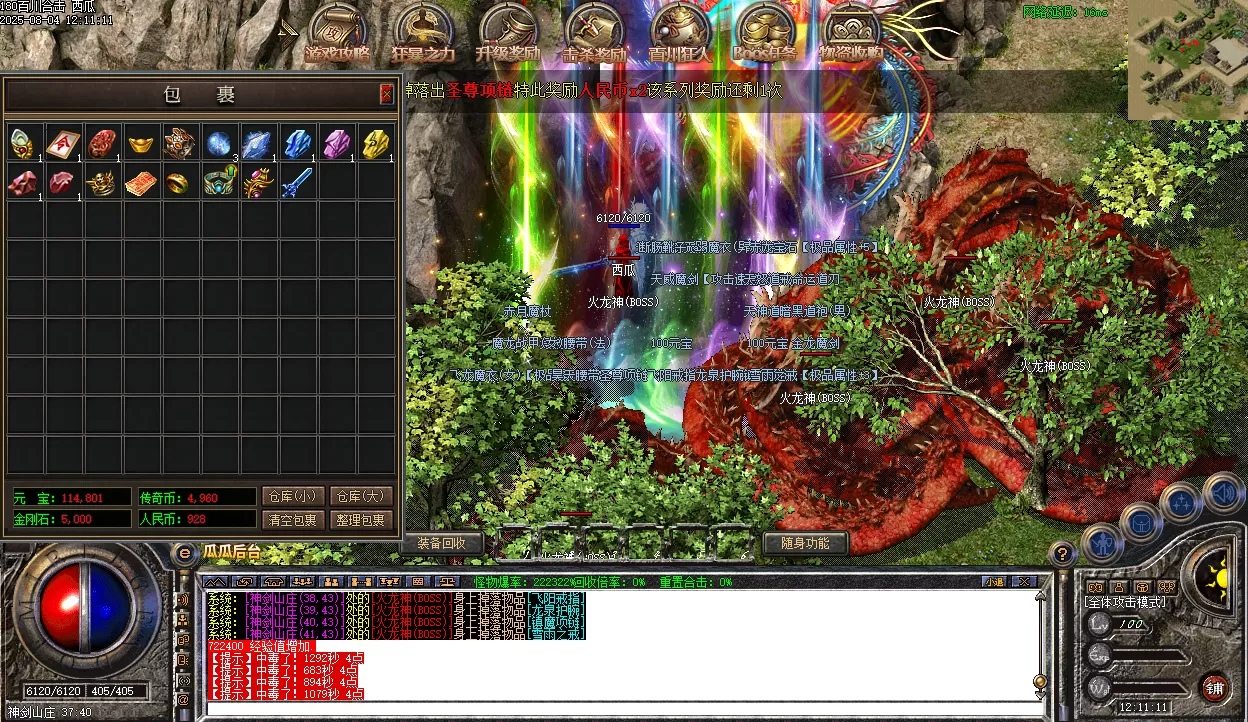Click the 整理包裹 sort bag button

[360, 520]
